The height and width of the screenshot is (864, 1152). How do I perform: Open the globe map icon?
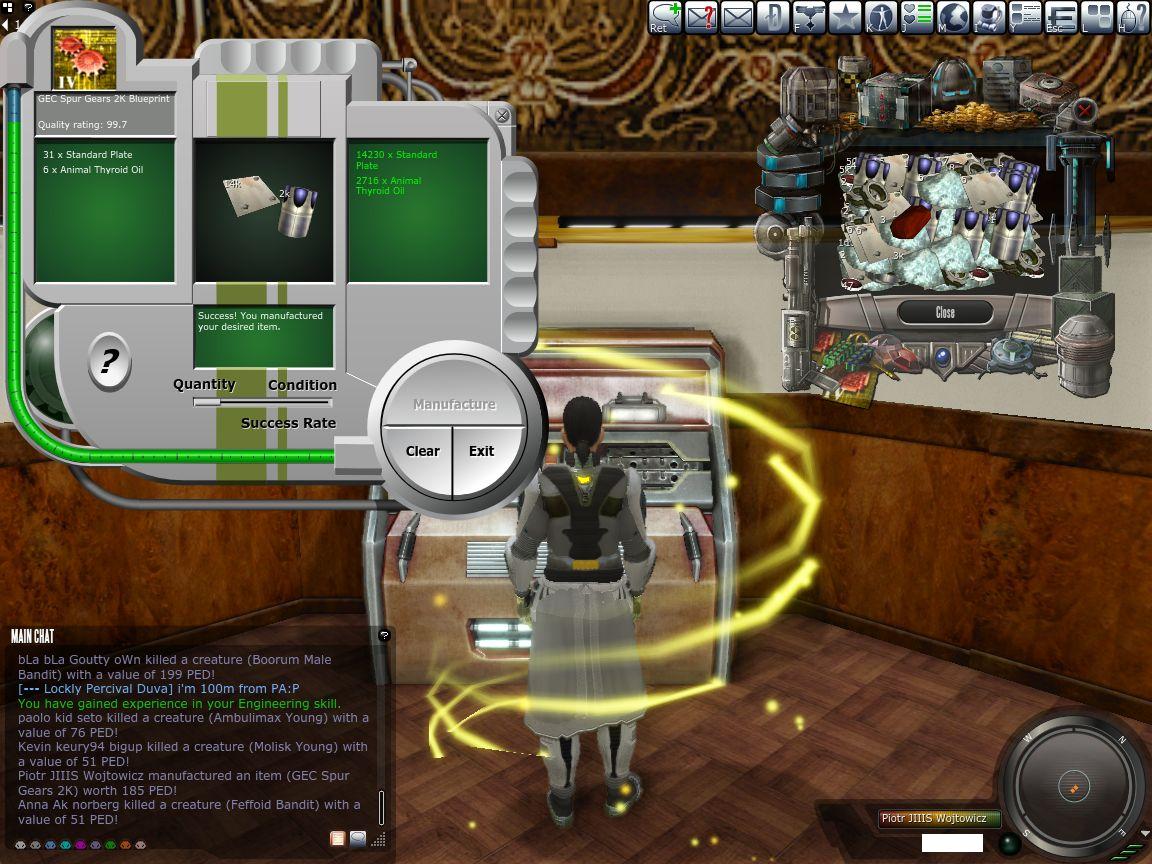[x=953, y=17]
